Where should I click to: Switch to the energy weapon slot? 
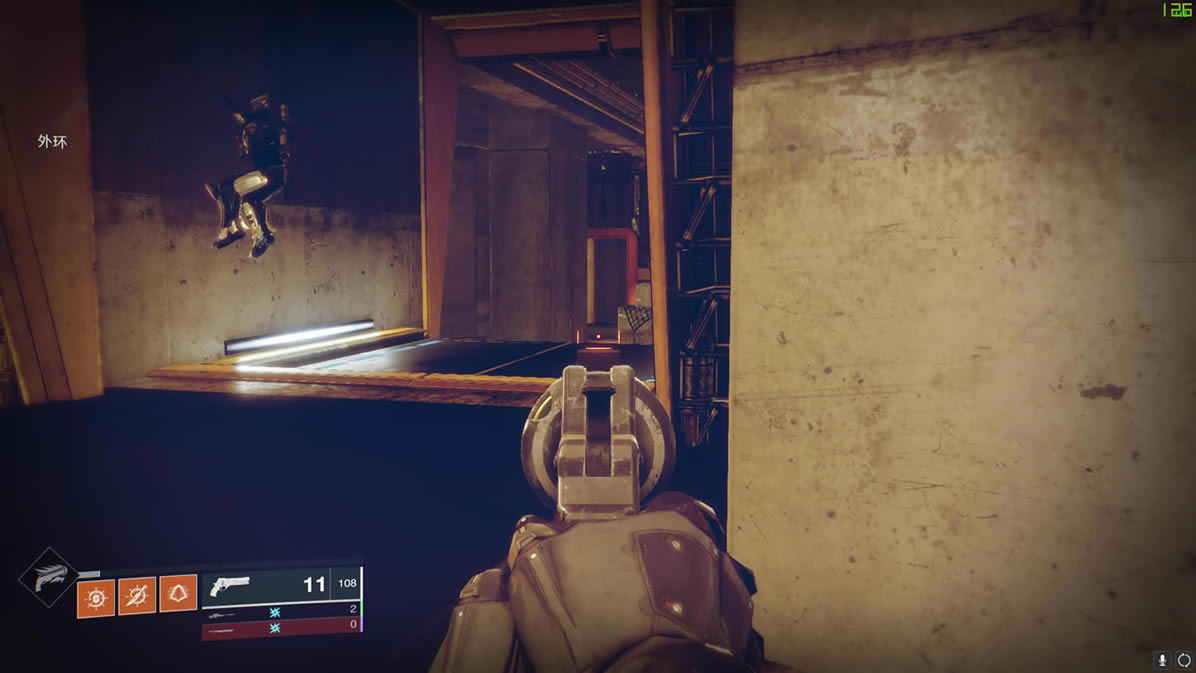pyautogui.click(x=280, y=611)
